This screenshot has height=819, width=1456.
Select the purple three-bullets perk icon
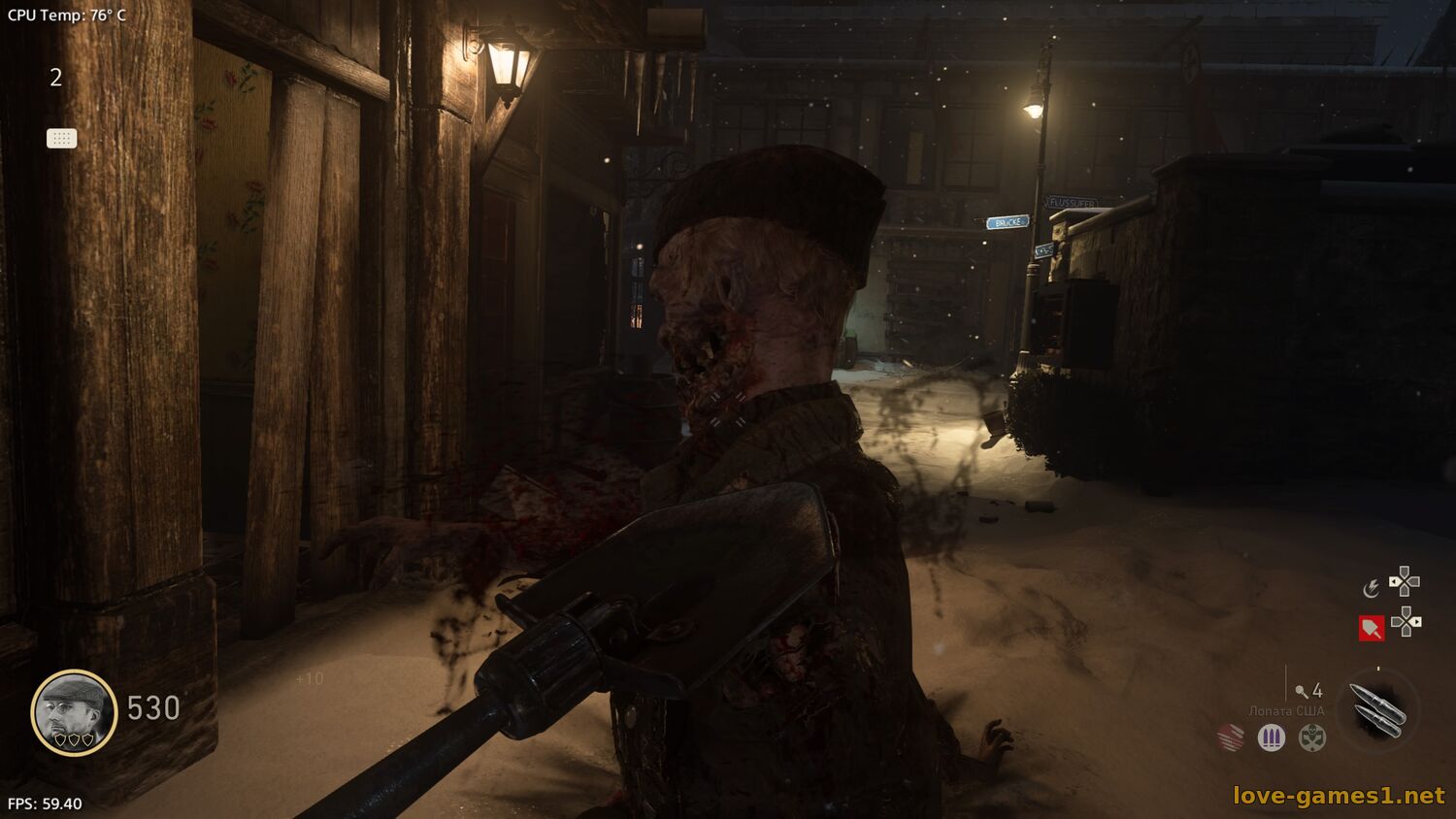[1272, 738]
